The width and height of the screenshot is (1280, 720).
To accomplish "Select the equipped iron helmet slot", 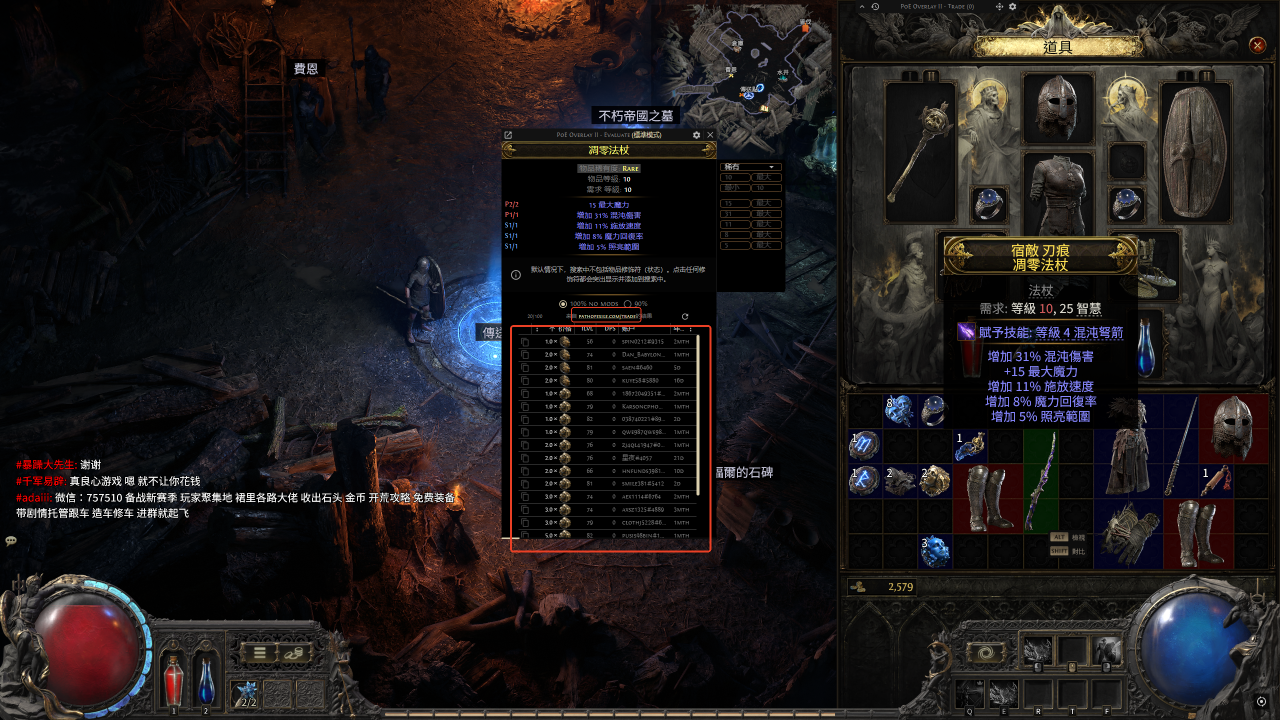I will (x=1058, y=109).
